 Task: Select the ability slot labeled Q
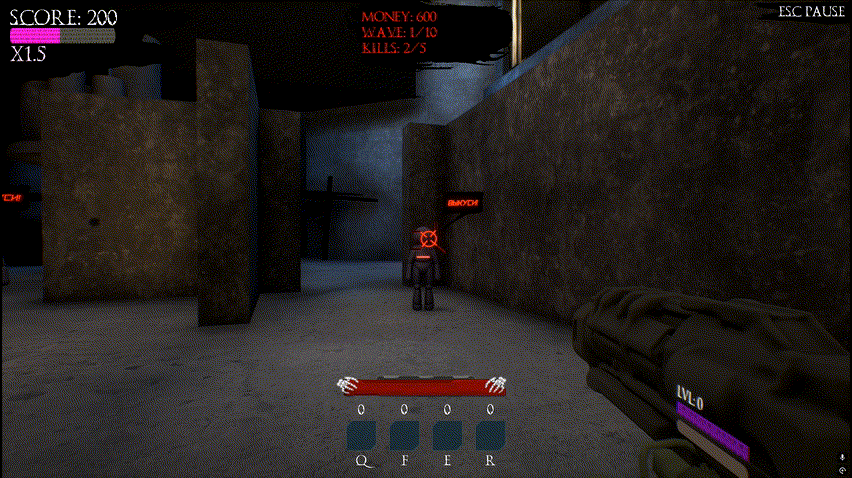(361, 436)
